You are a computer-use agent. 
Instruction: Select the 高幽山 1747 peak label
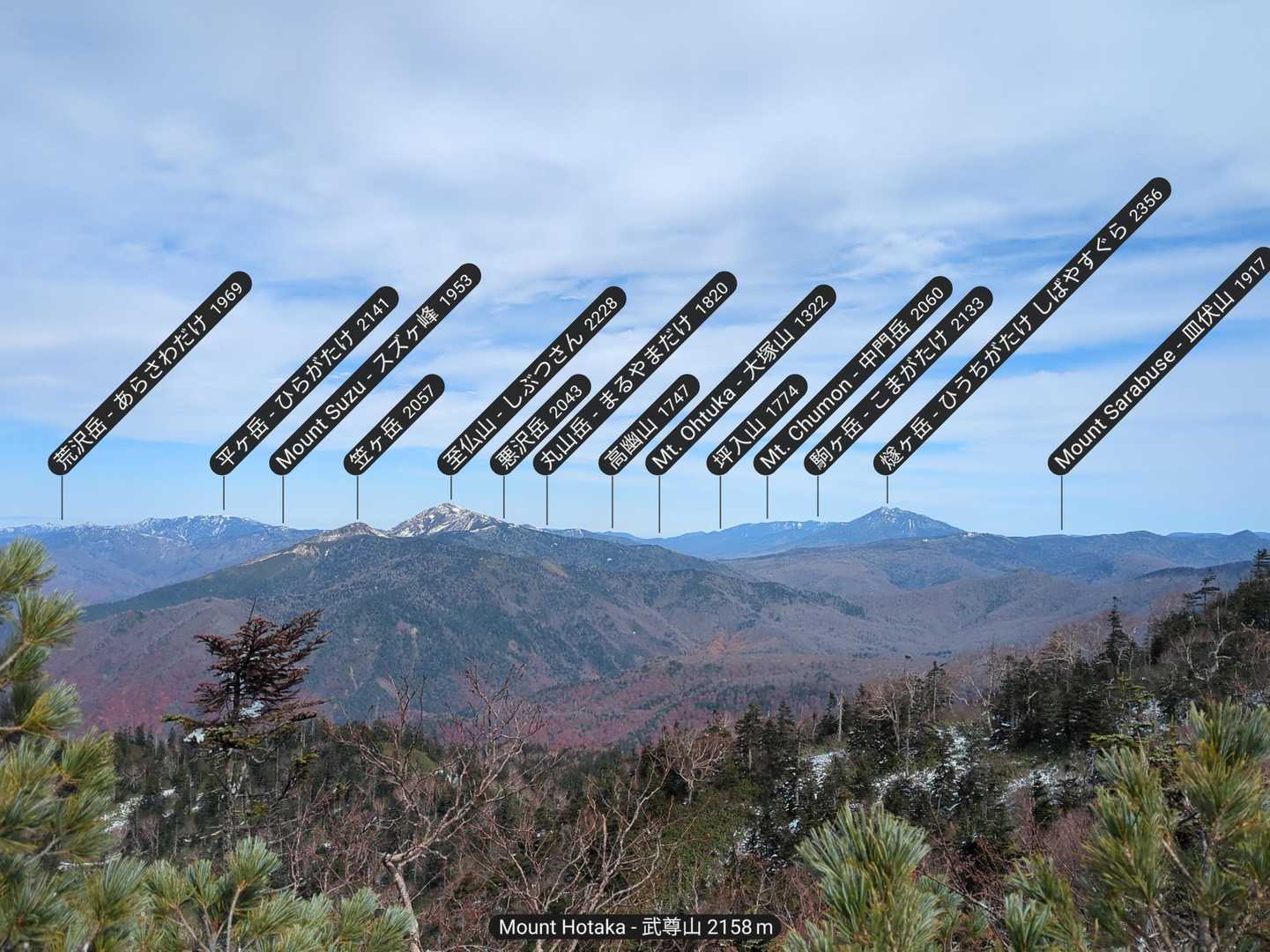[650, 425]
